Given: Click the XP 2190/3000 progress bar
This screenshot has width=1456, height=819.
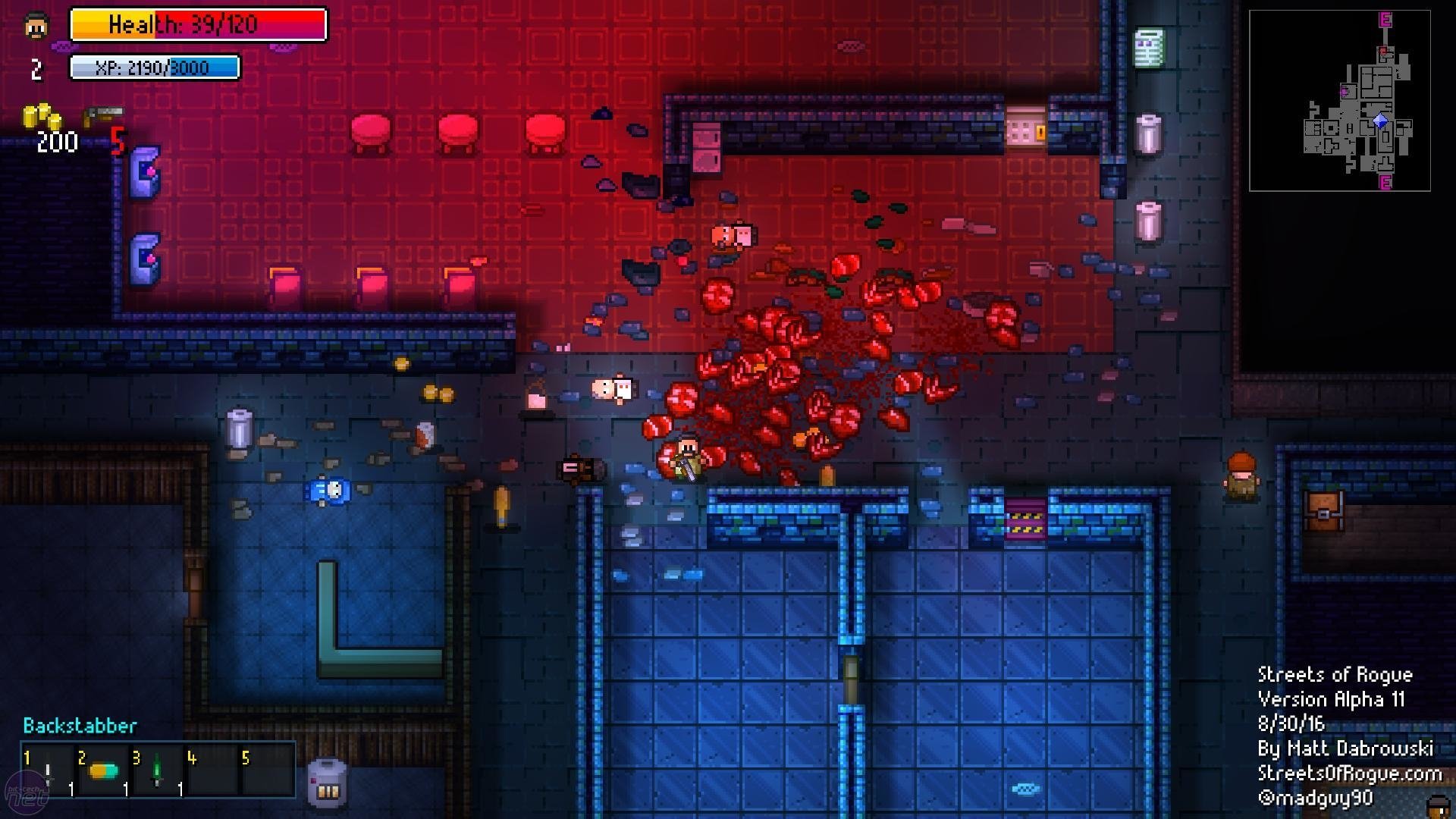Looking at the screenshot, I should (154, 67).
